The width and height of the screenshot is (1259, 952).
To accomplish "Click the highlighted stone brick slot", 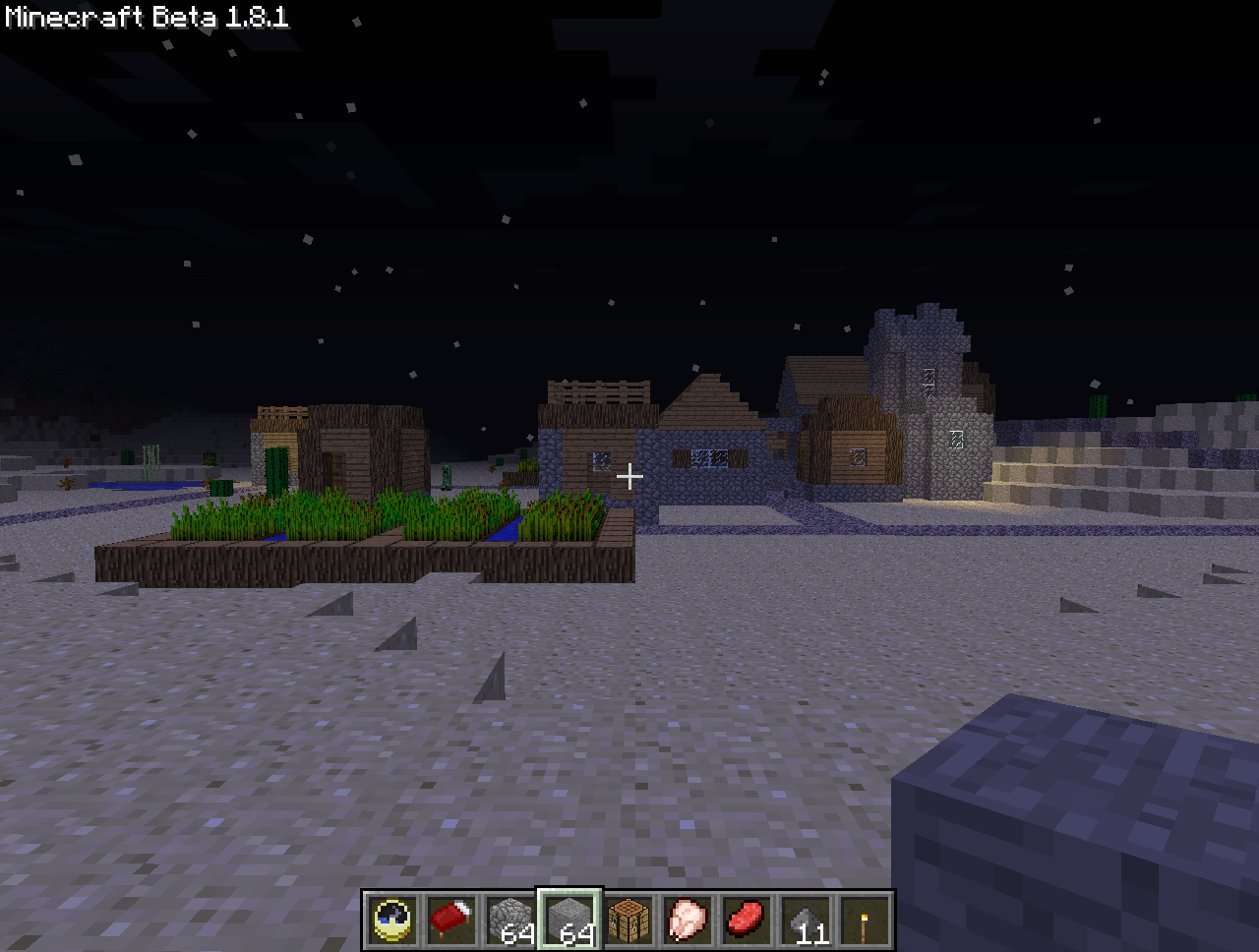I will (x=570, y=922).
